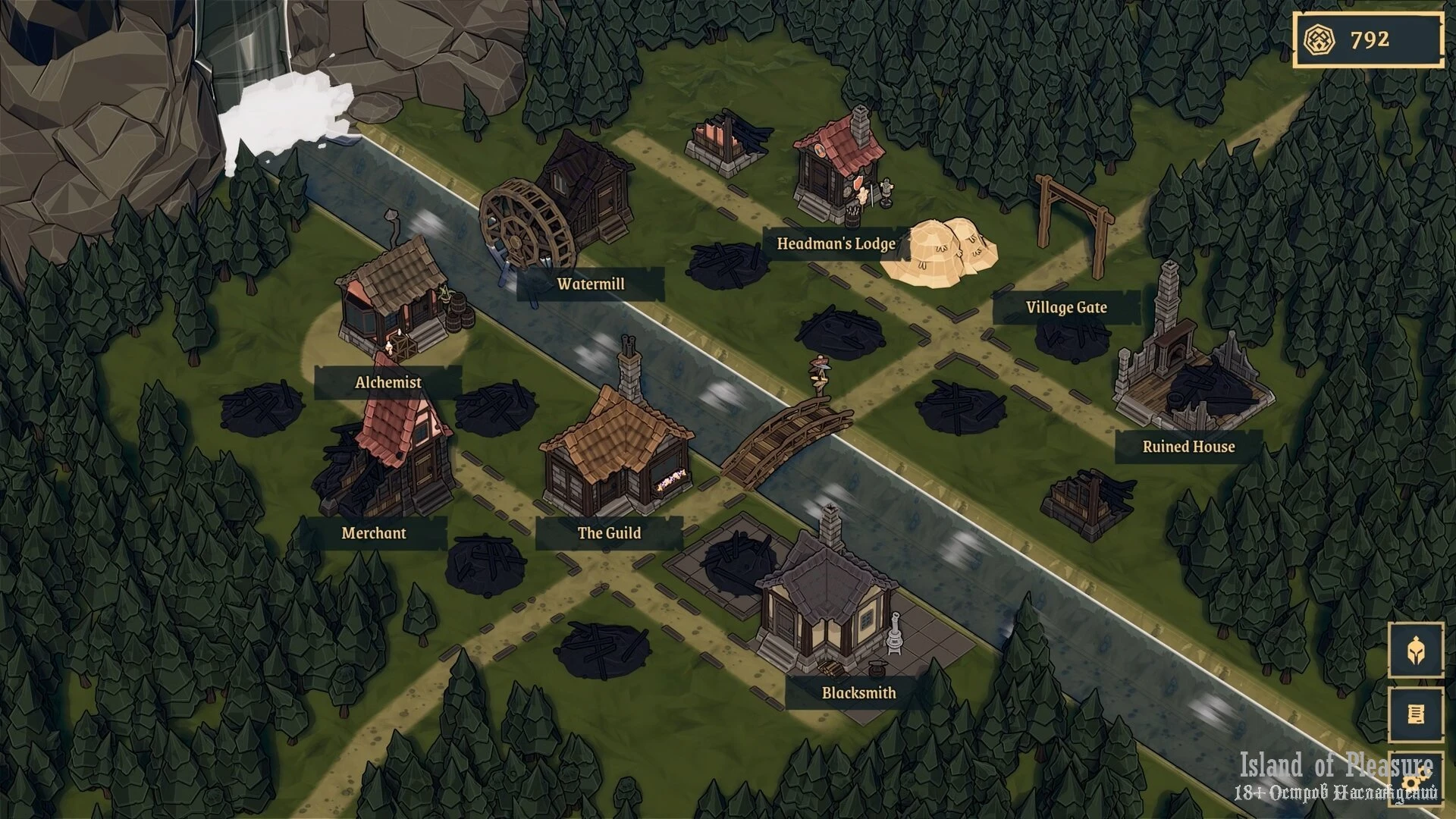Viewport: 1456px width, 819px height.
Task: Choose the Village Gate label
Action: [x=1065, y=308]
